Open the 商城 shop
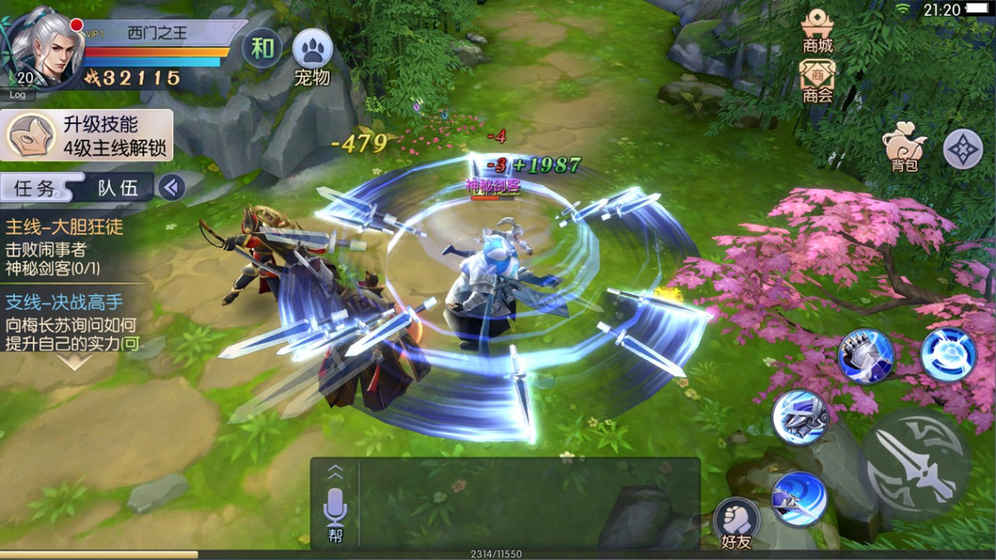996x560 pixels. (818, 30)
